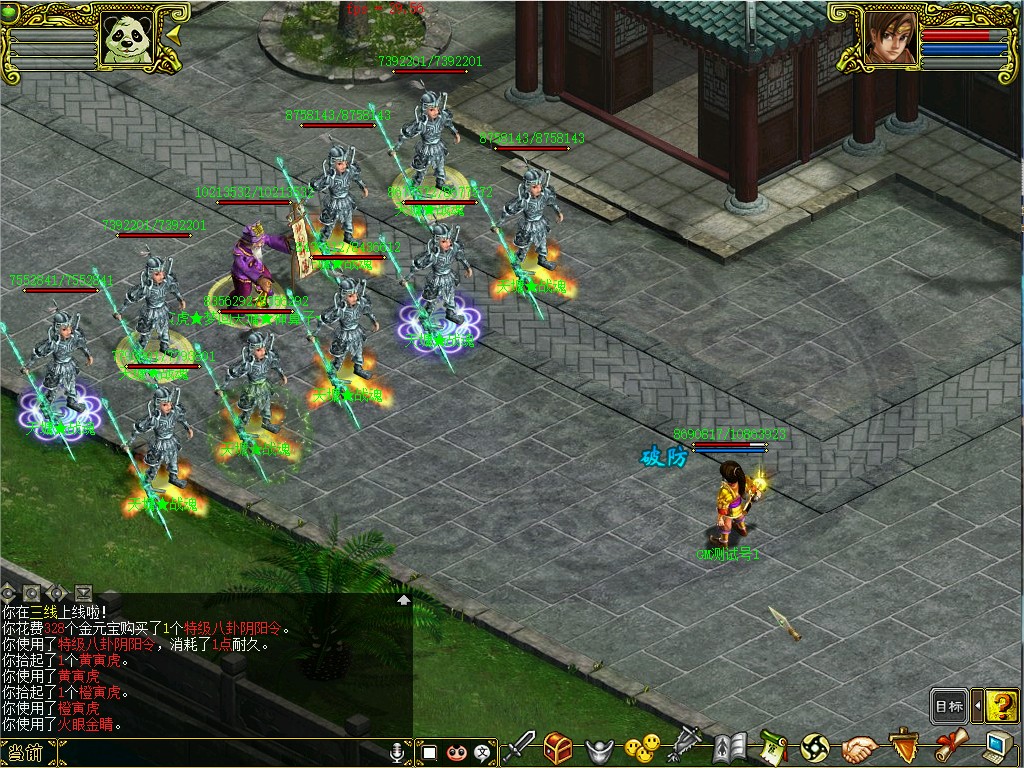Click the silver ingot shop icon
Screen dimensions: 1024x768
[x=599, y=747]
